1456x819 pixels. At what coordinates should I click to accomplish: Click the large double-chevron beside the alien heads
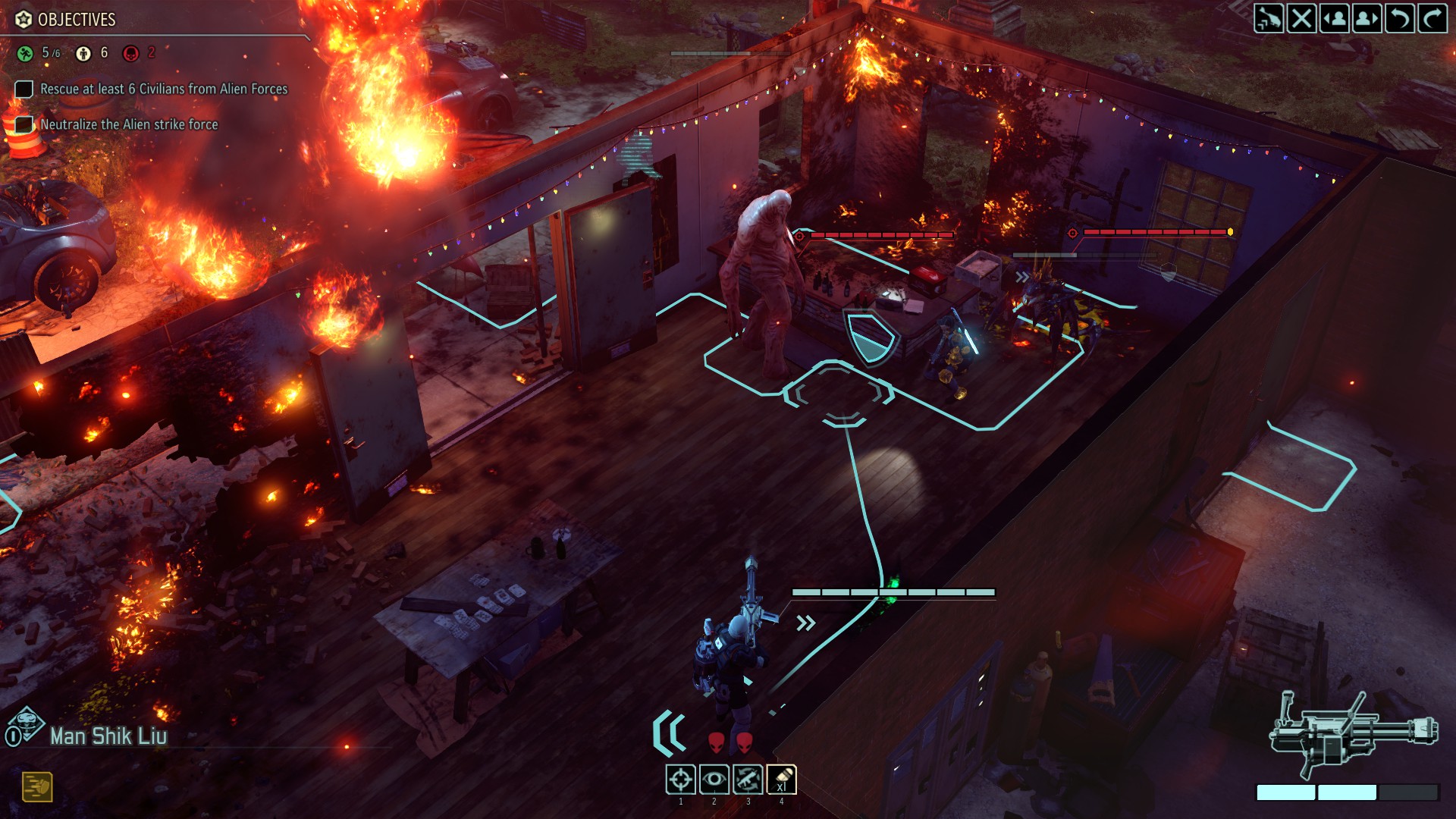pyautogui.click(x=670, y=733)
